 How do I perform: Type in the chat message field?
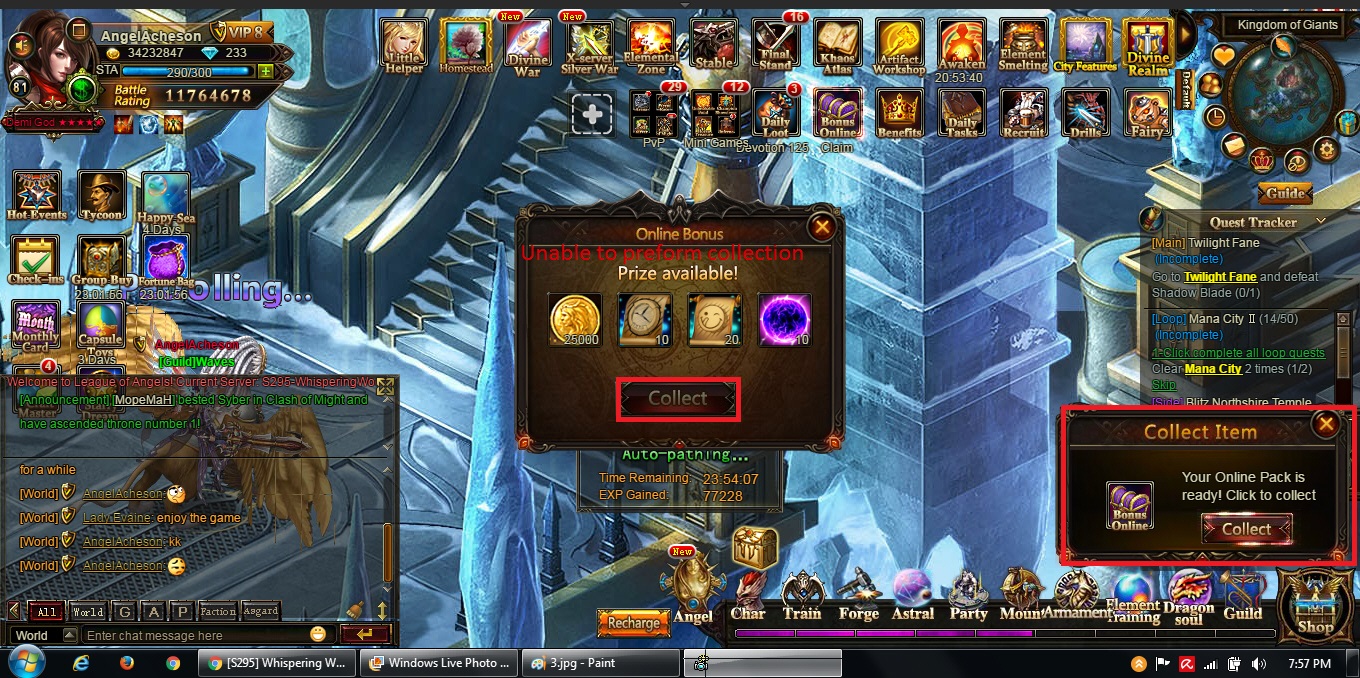pyautogui.click(x=195, y=635)
